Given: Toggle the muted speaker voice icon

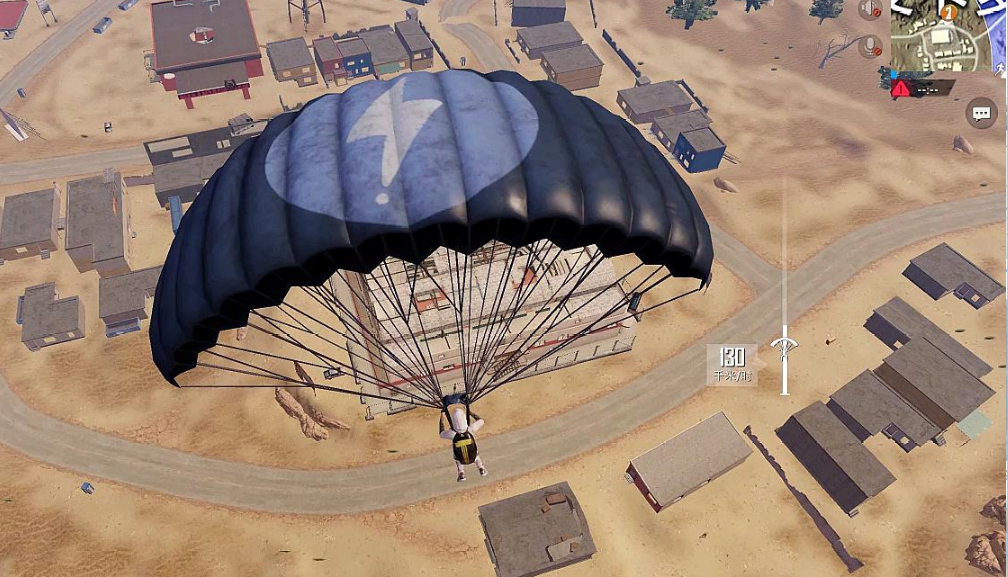Looking at the screenshot, I should (x=870, y=10).
